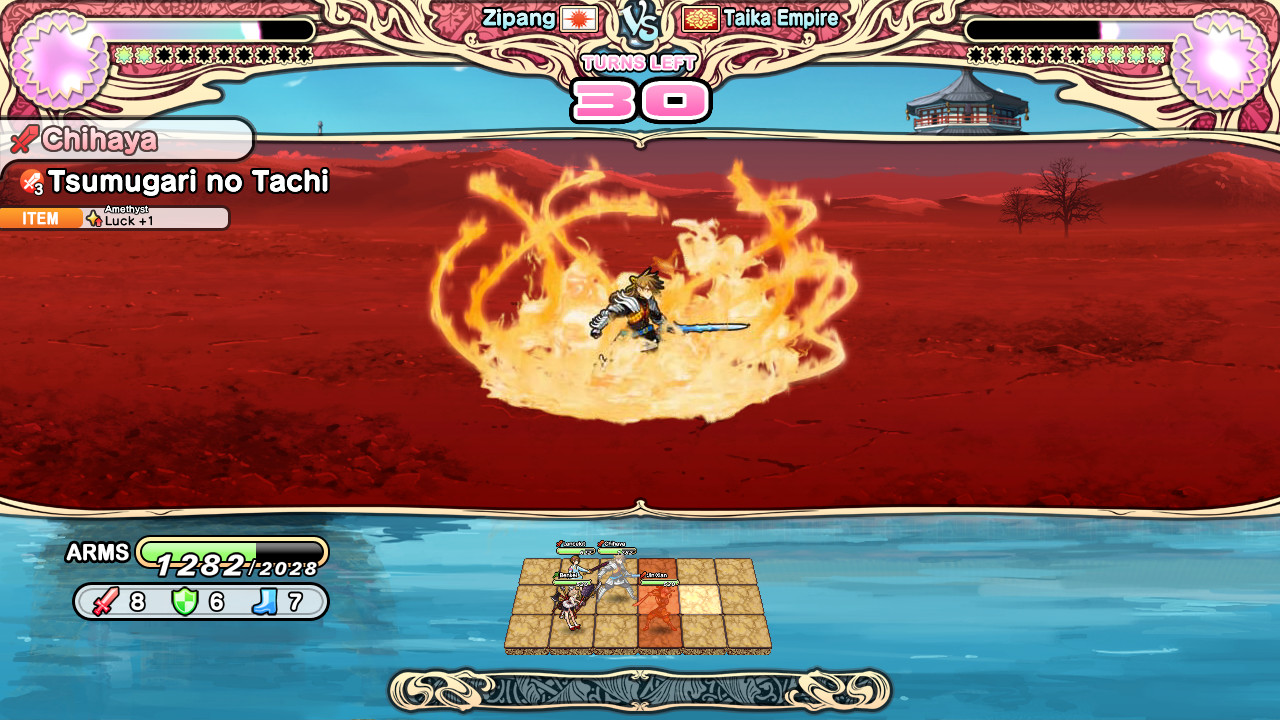Viewport: 1280px width, 720px height.
Task: Select Benkei on the battle grid
Action: pos(569,604)
